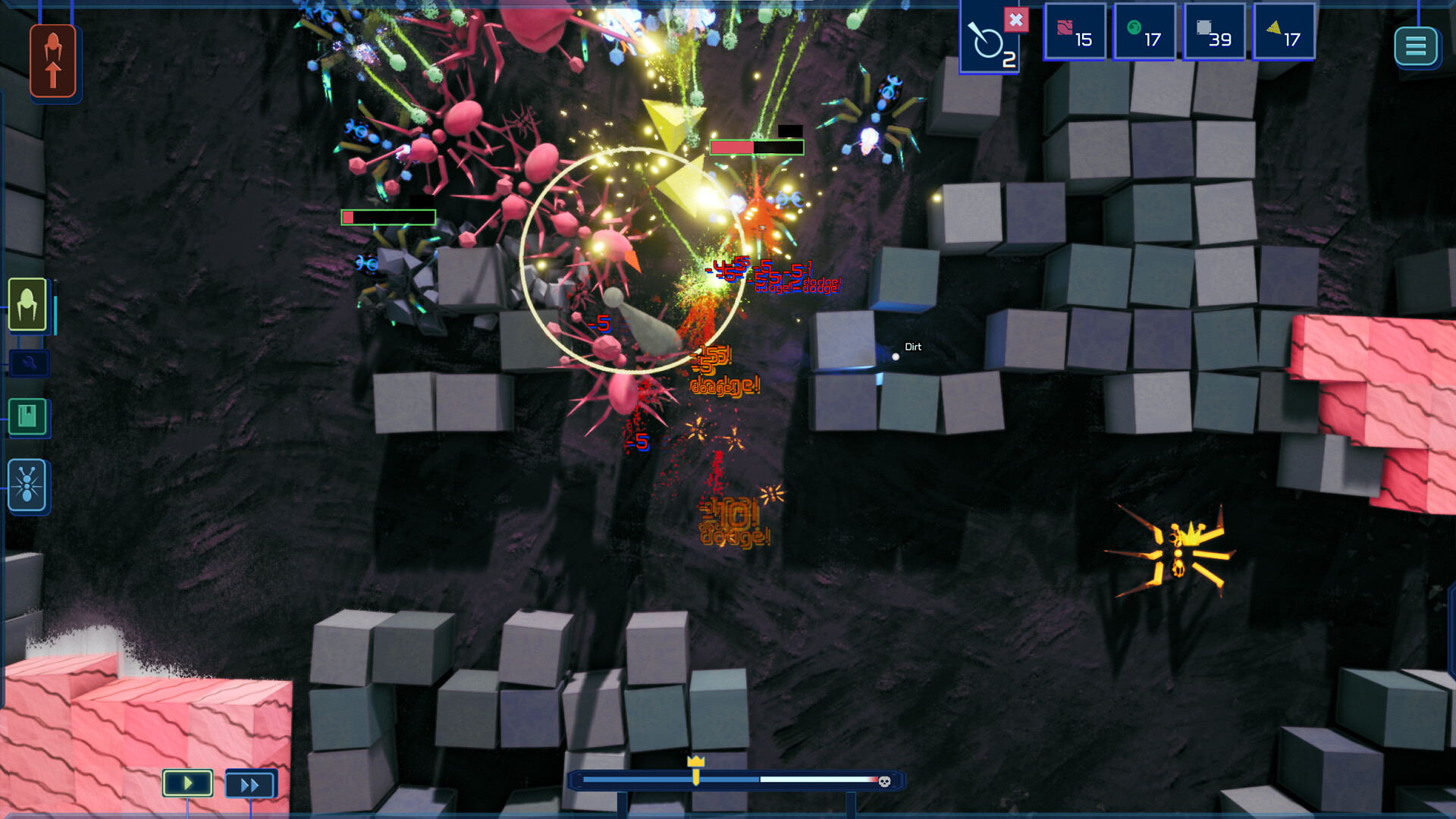The width and height of the screenshot is (1456, 819).
Task: Click the pink dirt resource counter showing 15
Action: click(x=1074, y=31)
